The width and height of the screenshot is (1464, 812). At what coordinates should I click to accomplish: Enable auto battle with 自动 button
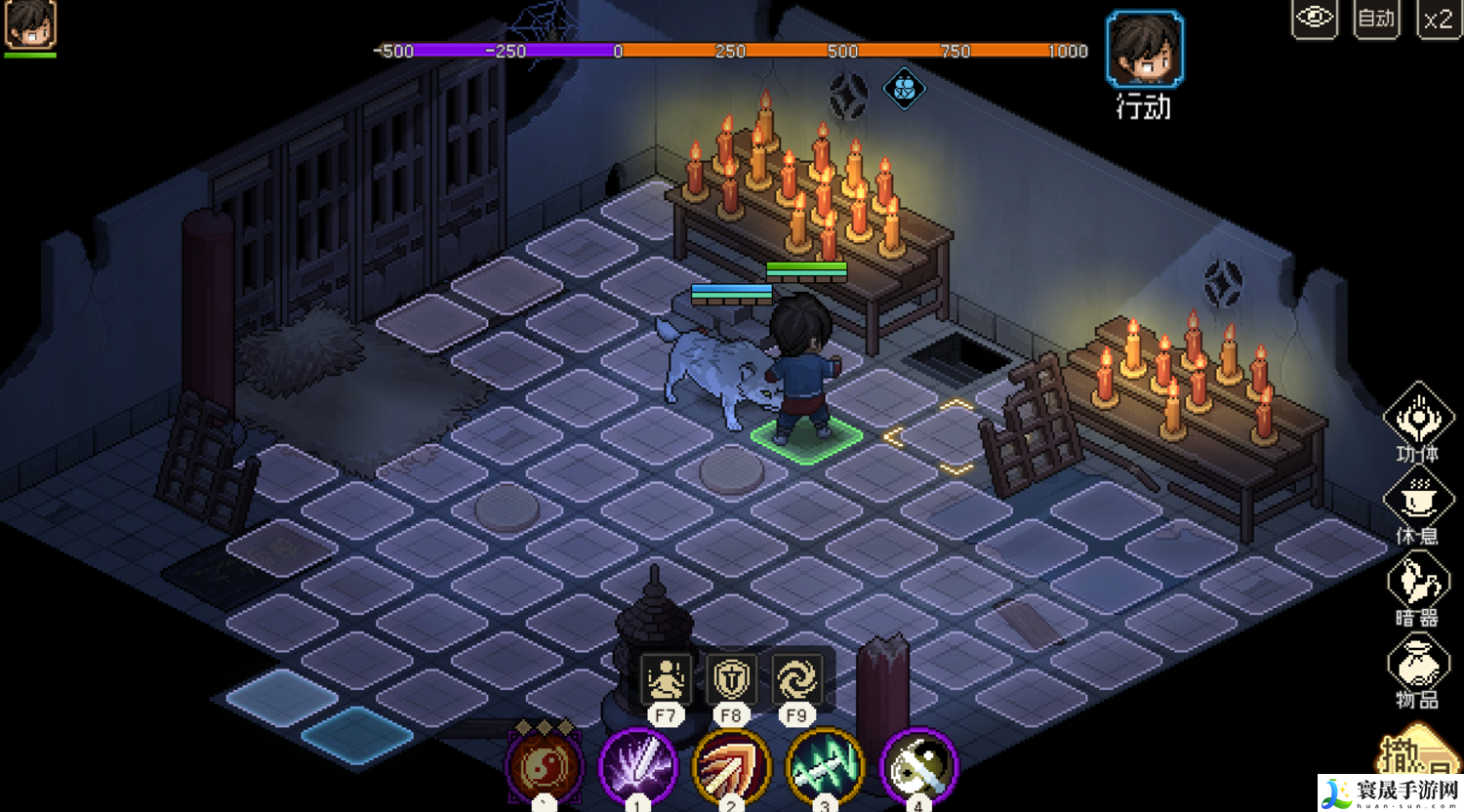tap(1376, 19)
